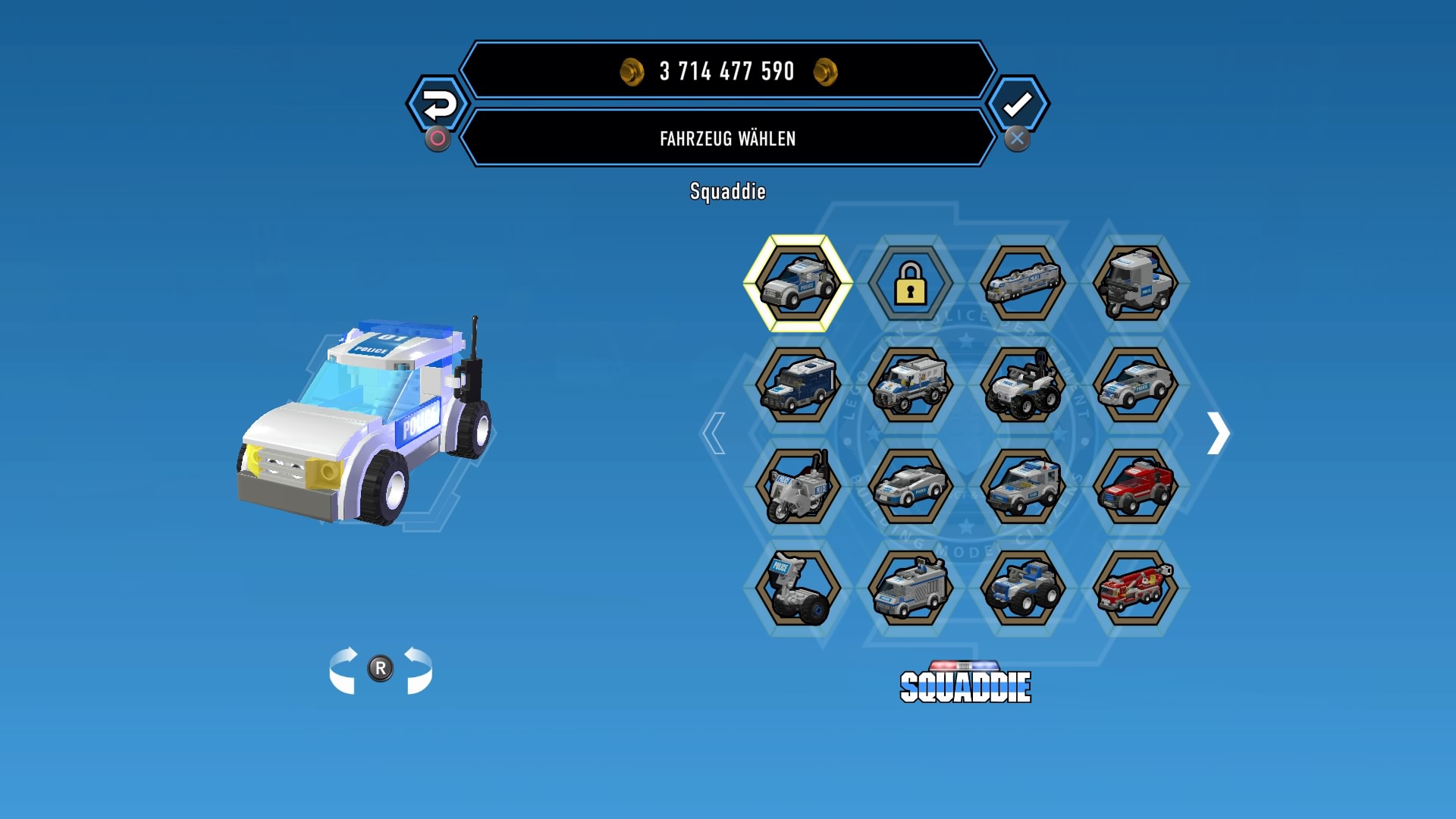This screenshot has height=819, width=1456.
Task: Go to previous vehicle page arrow
Action: (x=714, y=433)
